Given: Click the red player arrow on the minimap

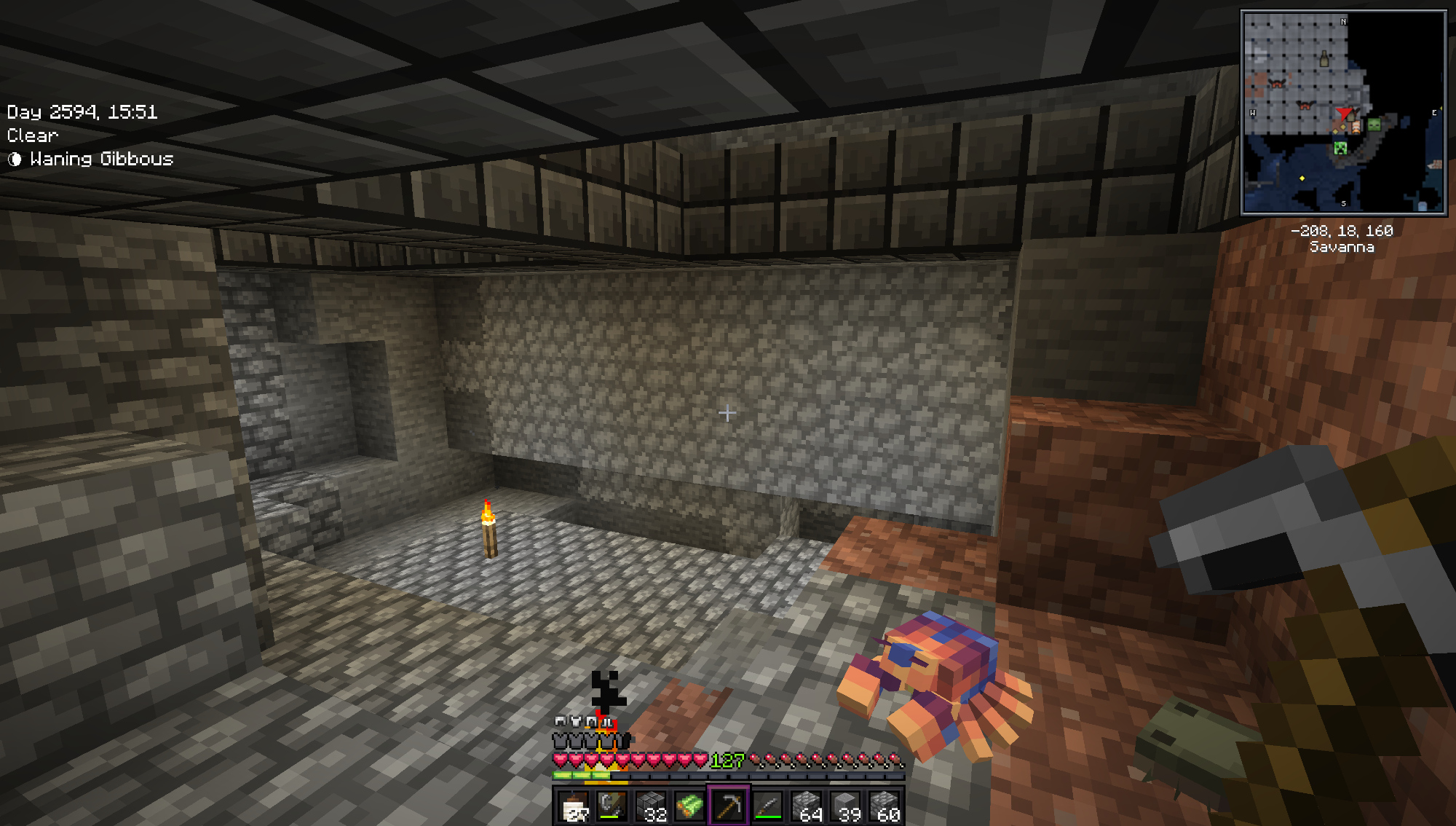Looking at the screenshot, I should tap(1344, 114).
